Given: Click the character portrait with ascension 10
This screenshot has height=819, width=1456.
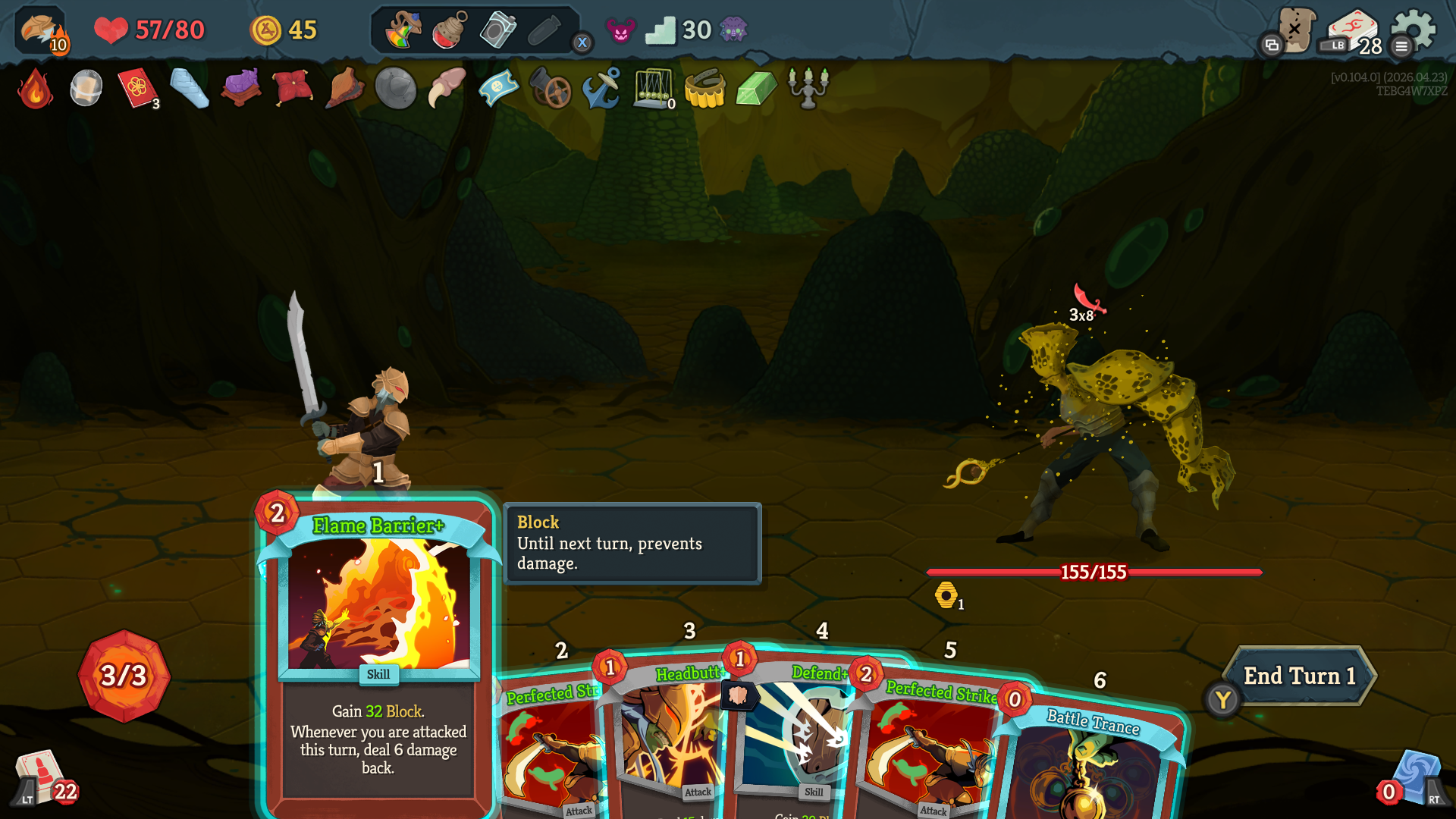Looking at the screenshot, I should point(41,30).
